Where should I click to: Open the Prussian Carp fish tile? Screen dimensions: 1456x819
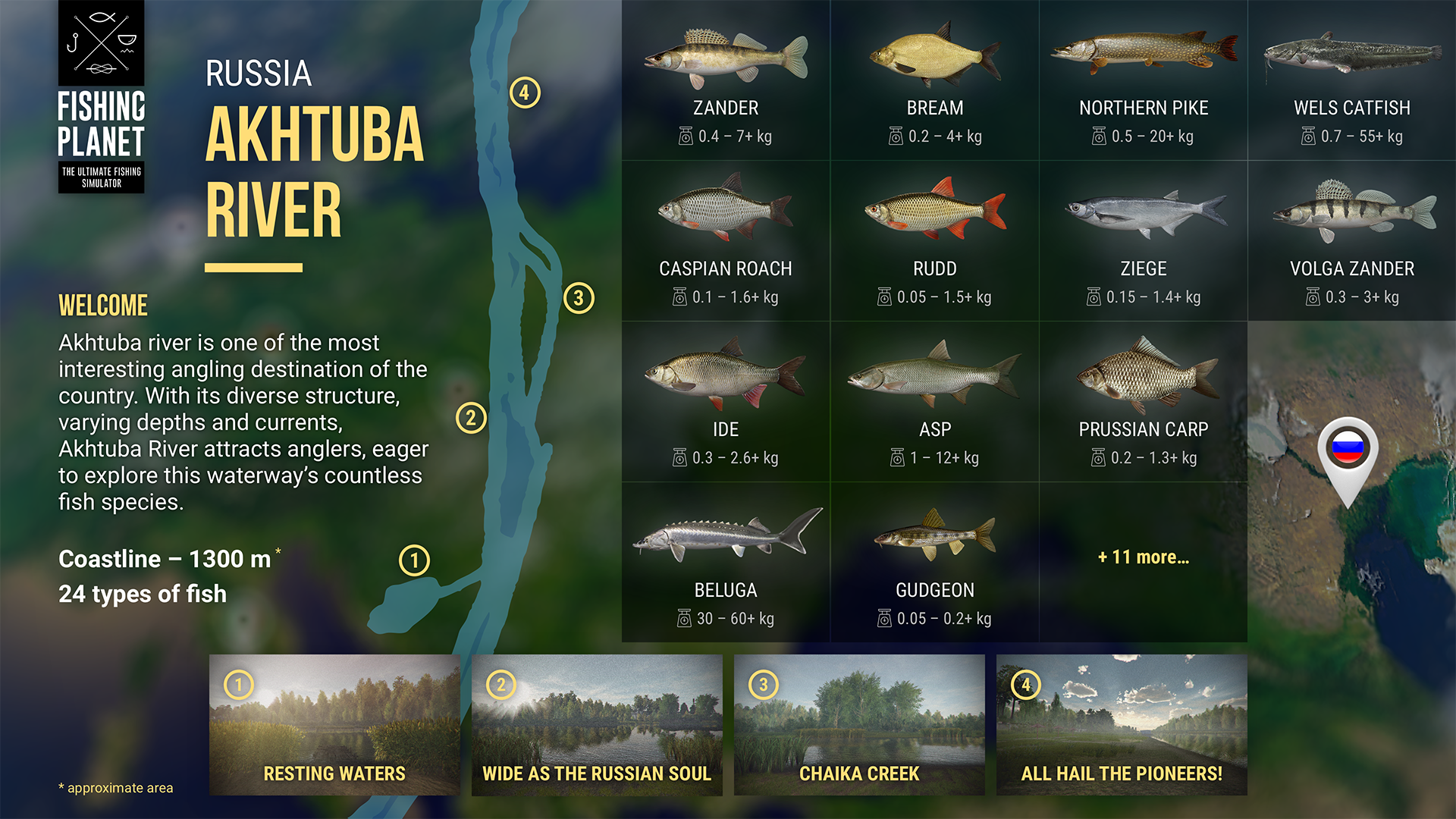(x=1144, y=402)
